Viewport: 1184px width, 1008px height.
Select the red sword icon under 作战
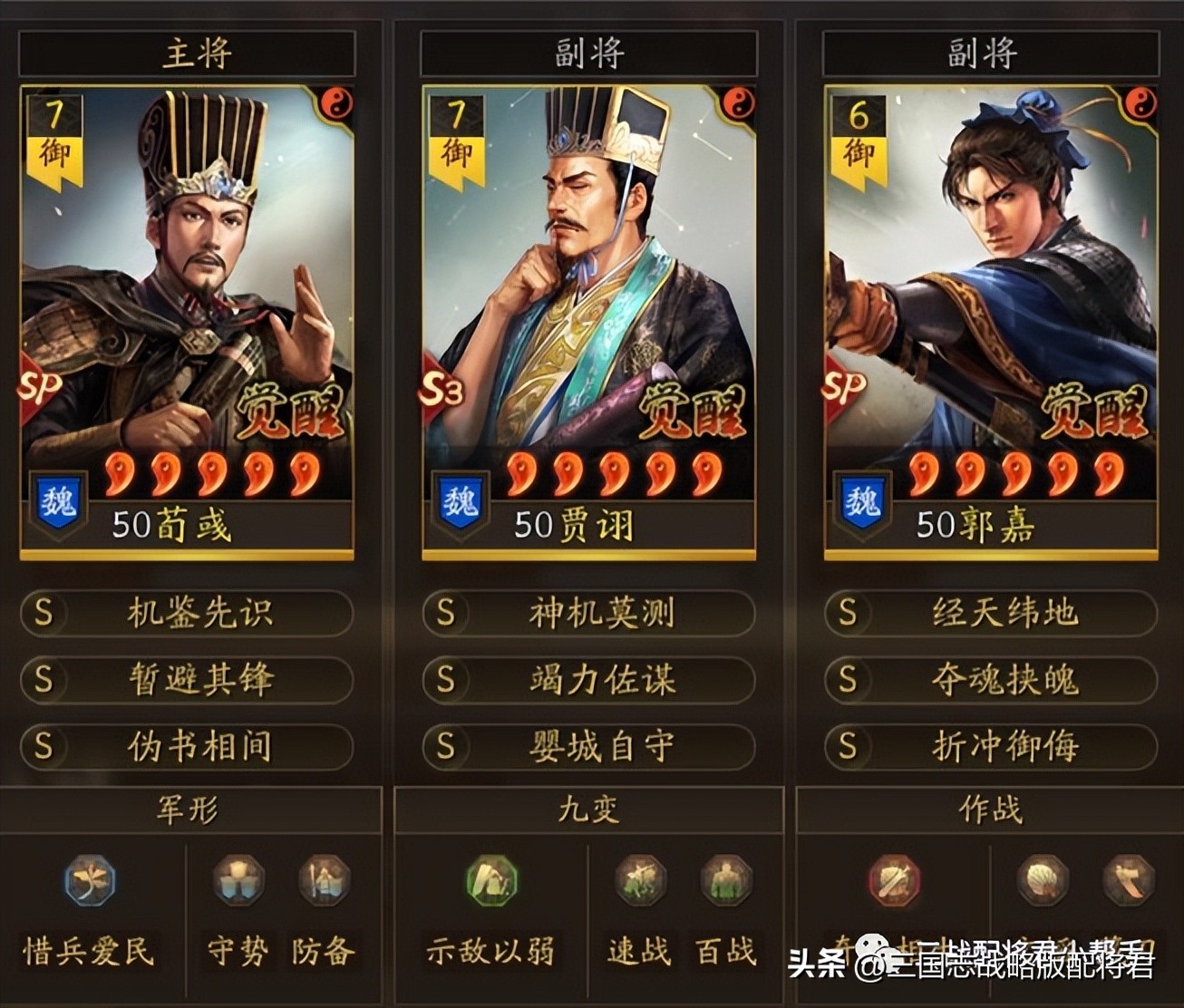pos(893,877)
